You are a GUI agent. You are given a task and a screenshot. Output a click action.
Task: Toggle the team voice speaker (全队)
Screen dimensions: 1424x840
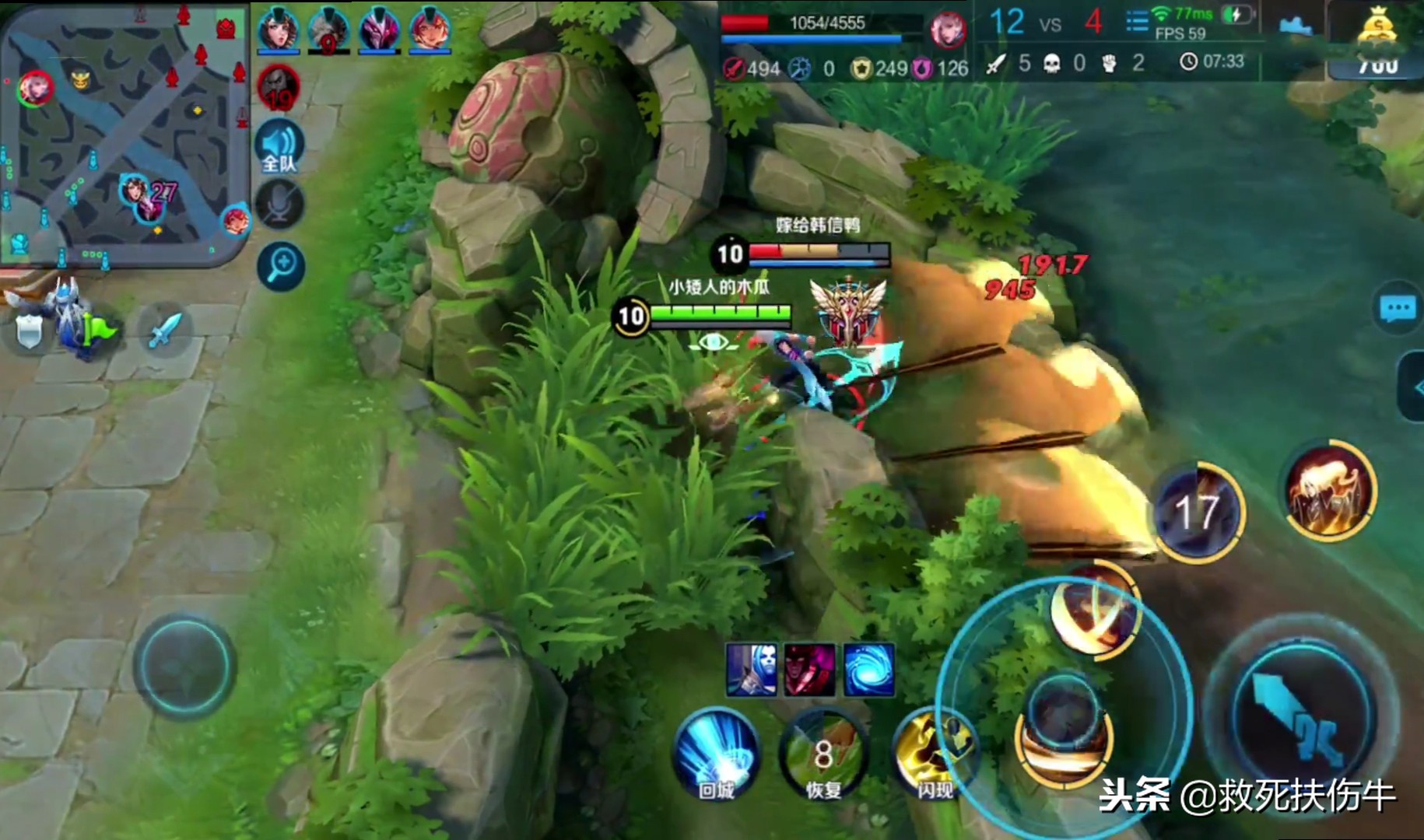coord(279,147)
